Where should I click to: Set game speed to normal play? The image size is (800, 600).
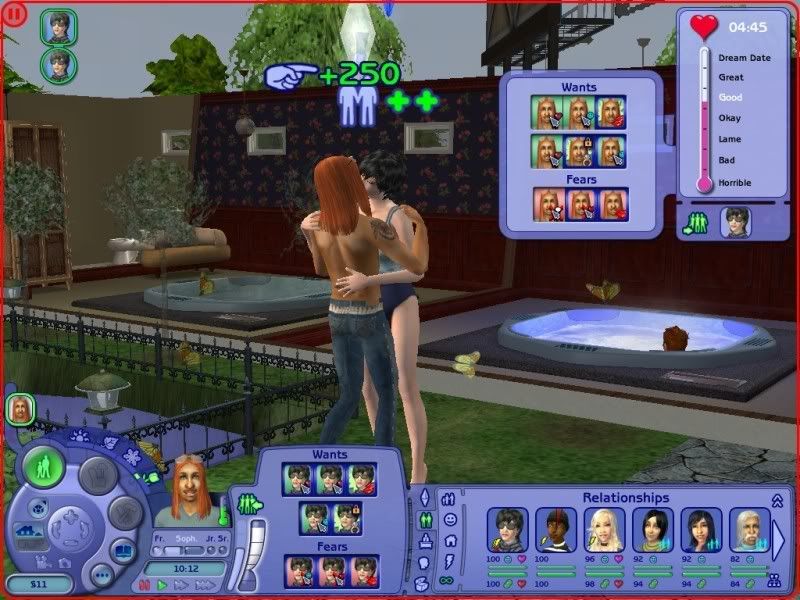pyautogui.click(x=163, y=585)
